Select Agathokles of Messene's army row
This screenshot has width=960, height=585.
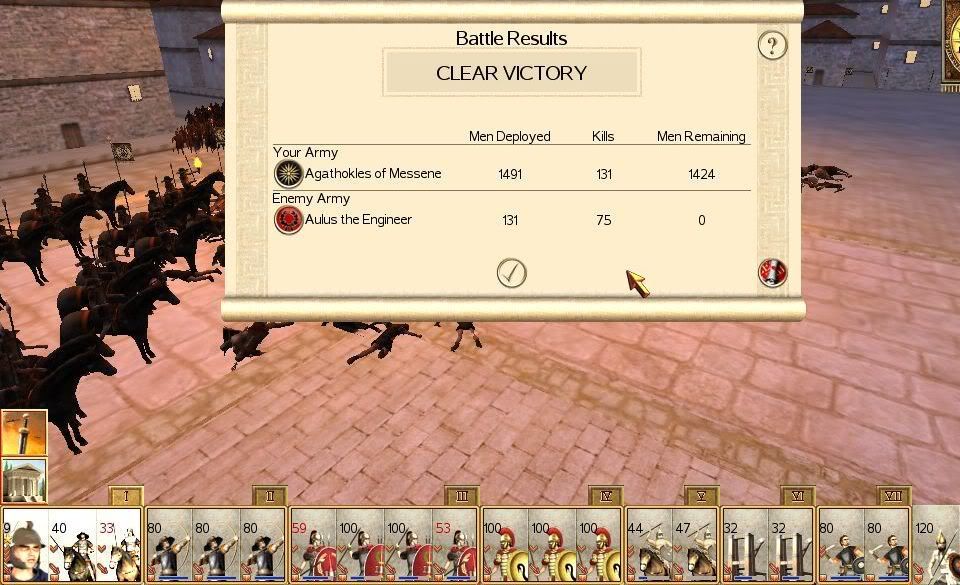(x=372, y=174)
